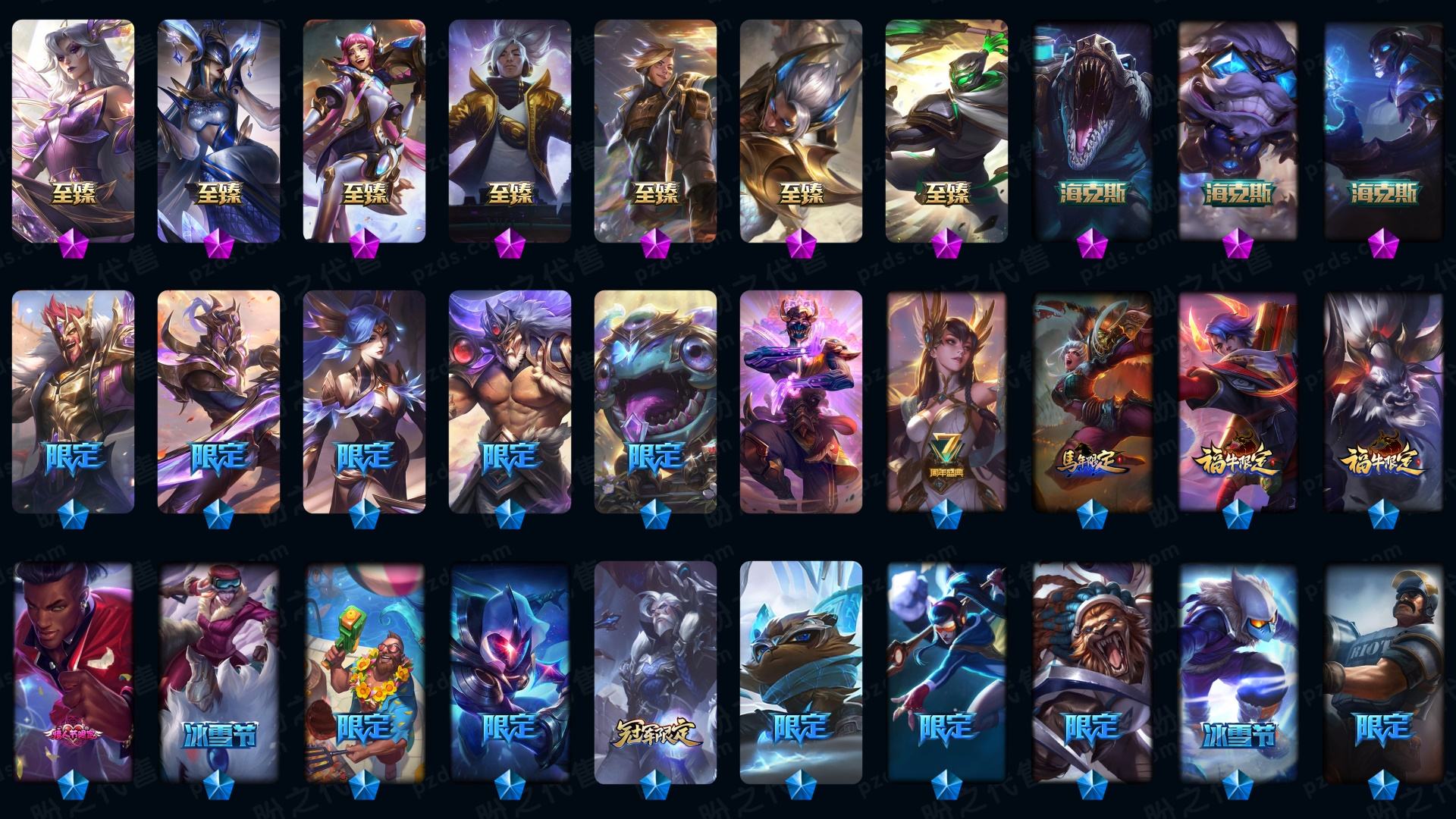Choose the Hextech purple creature with blue goggles
Viewport: 1456px width, 819px height.
pos(1238,130)
